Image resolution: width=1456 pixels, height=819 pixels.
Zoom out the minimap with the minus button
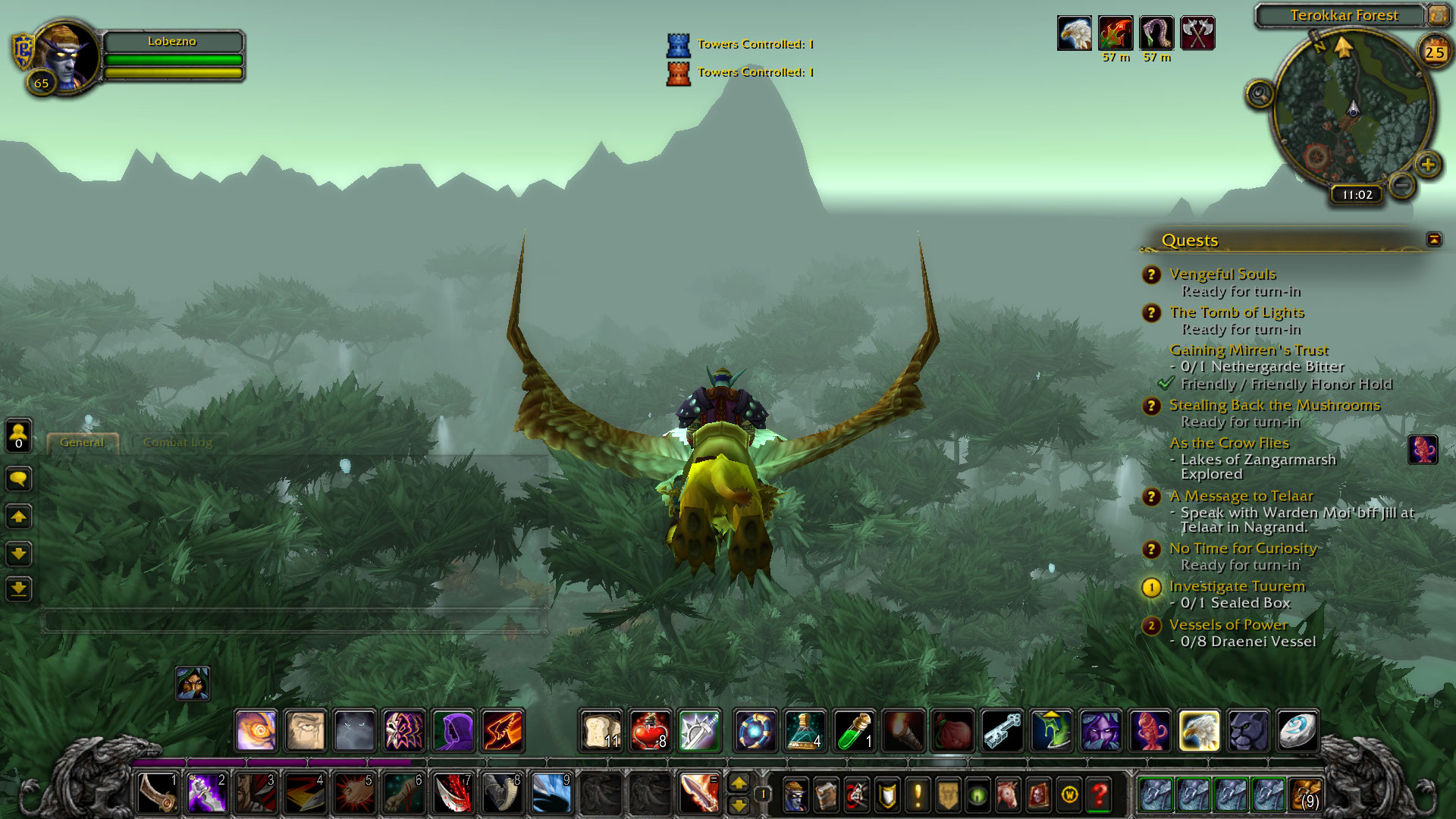tap(1402, 184)
